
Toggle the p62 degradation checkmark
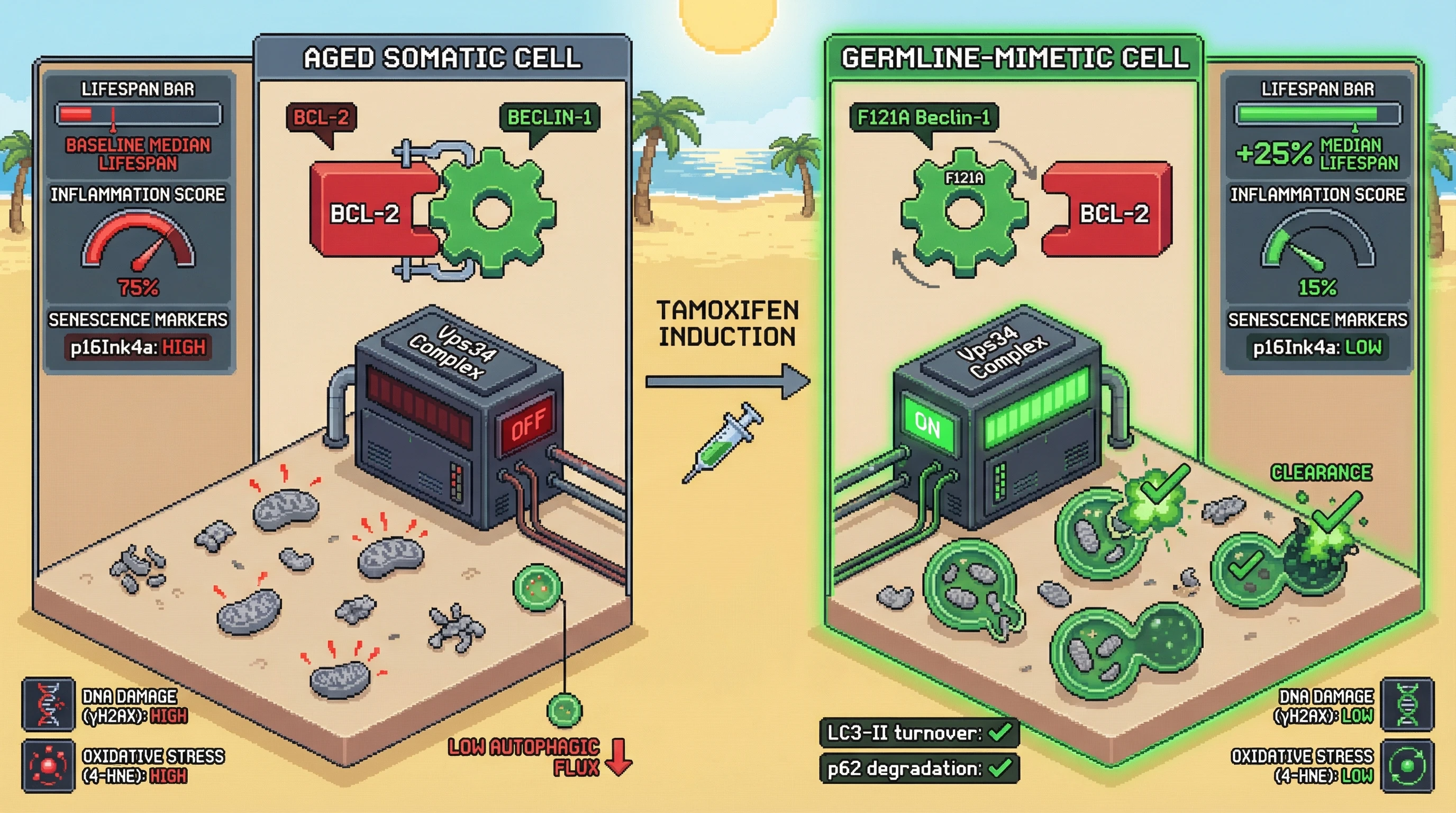1000,769
